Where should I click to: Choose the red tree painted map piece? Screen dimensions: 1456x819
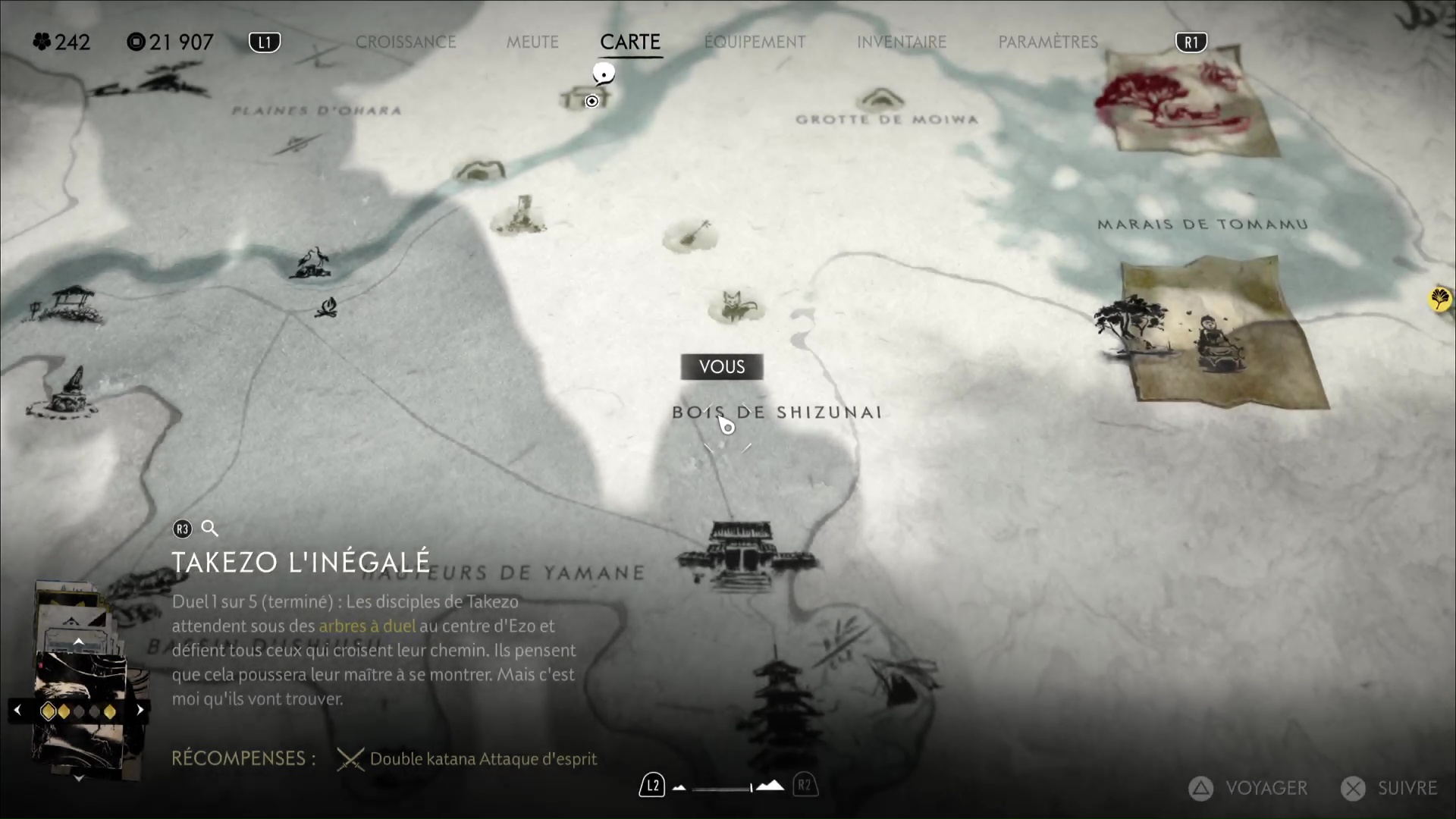click(1183, 100)
